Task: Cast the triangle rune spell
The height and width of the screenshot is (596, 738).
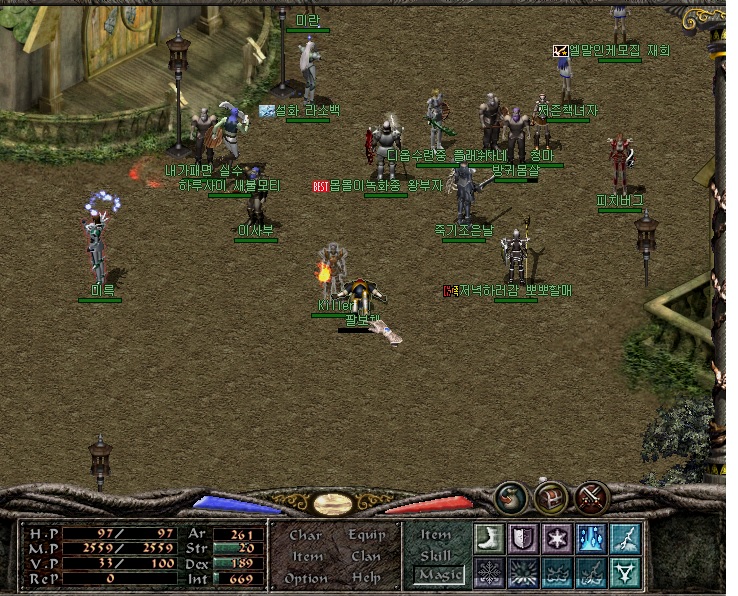Action: tap(625, 572)
